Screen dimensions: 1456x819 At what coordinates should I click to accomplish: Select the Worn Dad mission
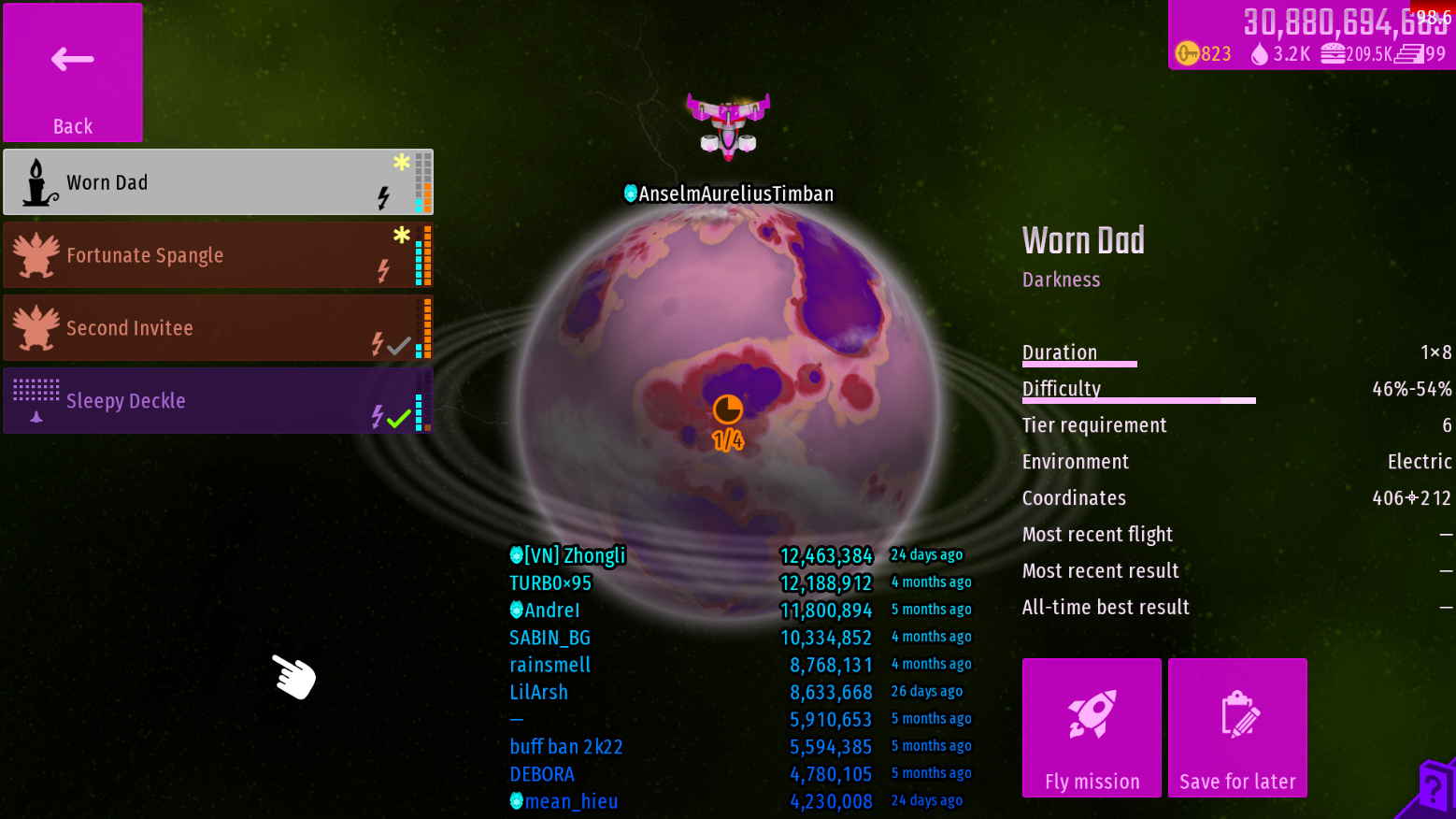pyautogui.click(x=218, y=182)
